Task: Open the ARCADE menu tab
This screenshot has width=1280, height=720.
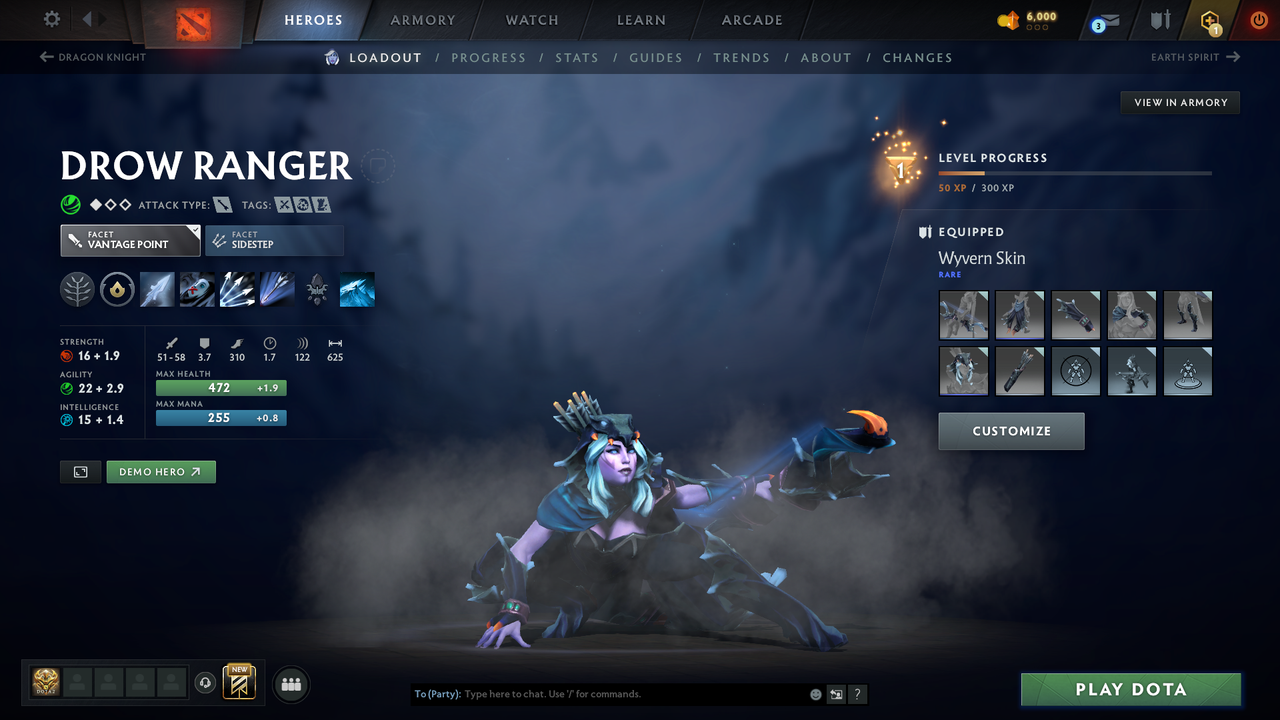Action: tap(751, 20)
